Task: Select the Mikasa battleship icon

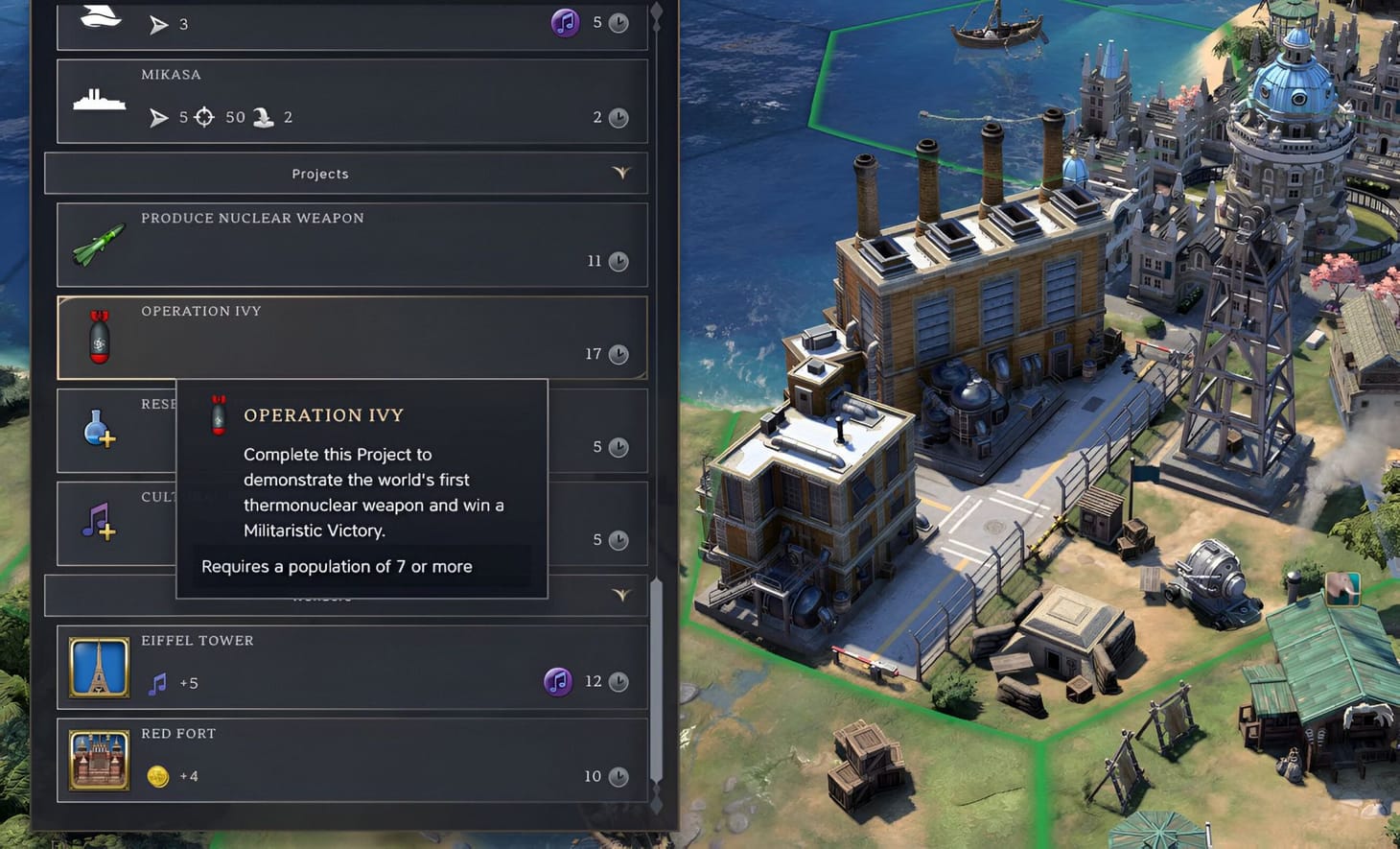Action: pyautogui.click(x=99, y=99)
